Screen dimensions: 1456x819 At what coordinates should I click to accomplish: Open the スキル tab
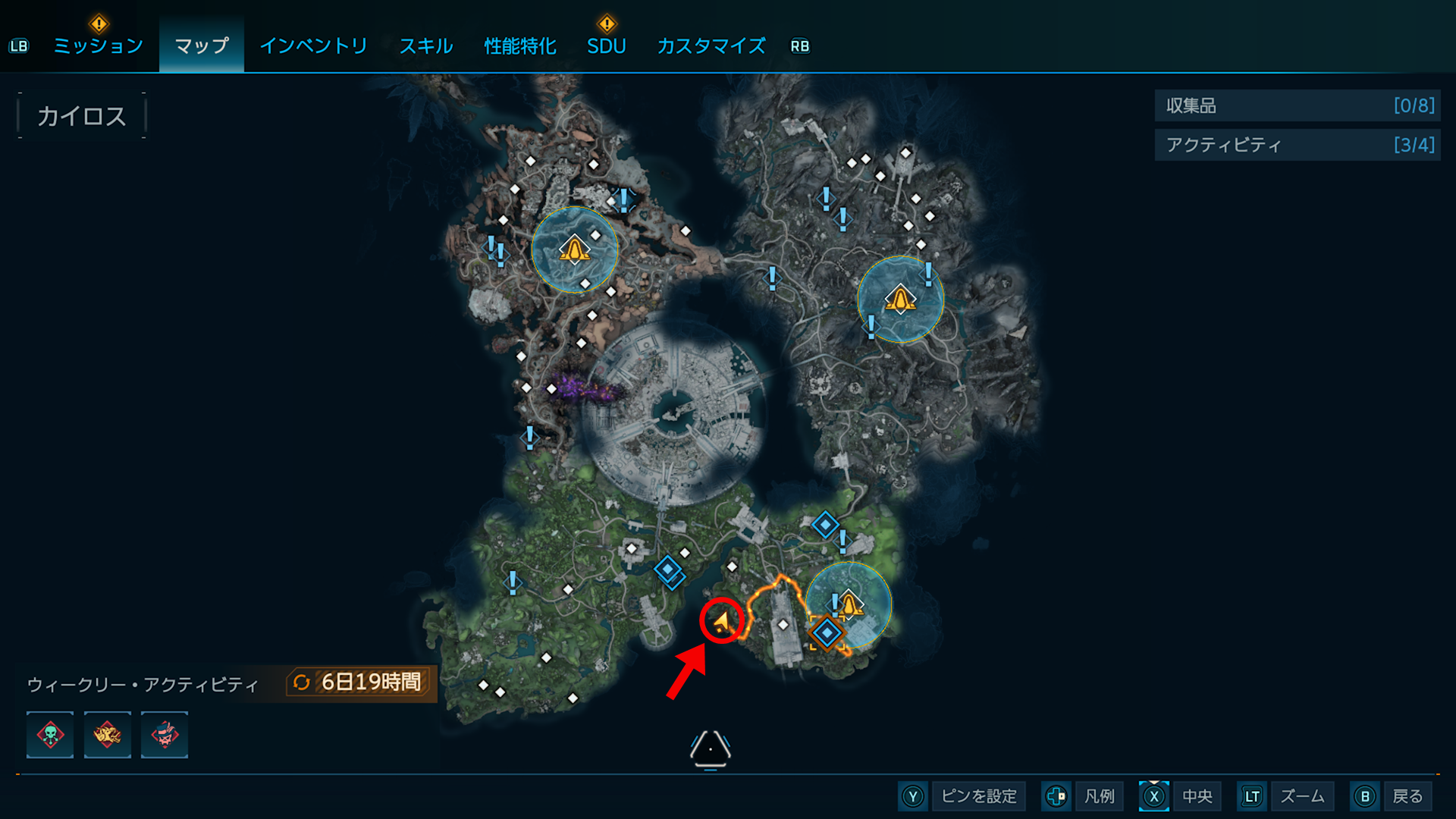click(x=426, y=46)
